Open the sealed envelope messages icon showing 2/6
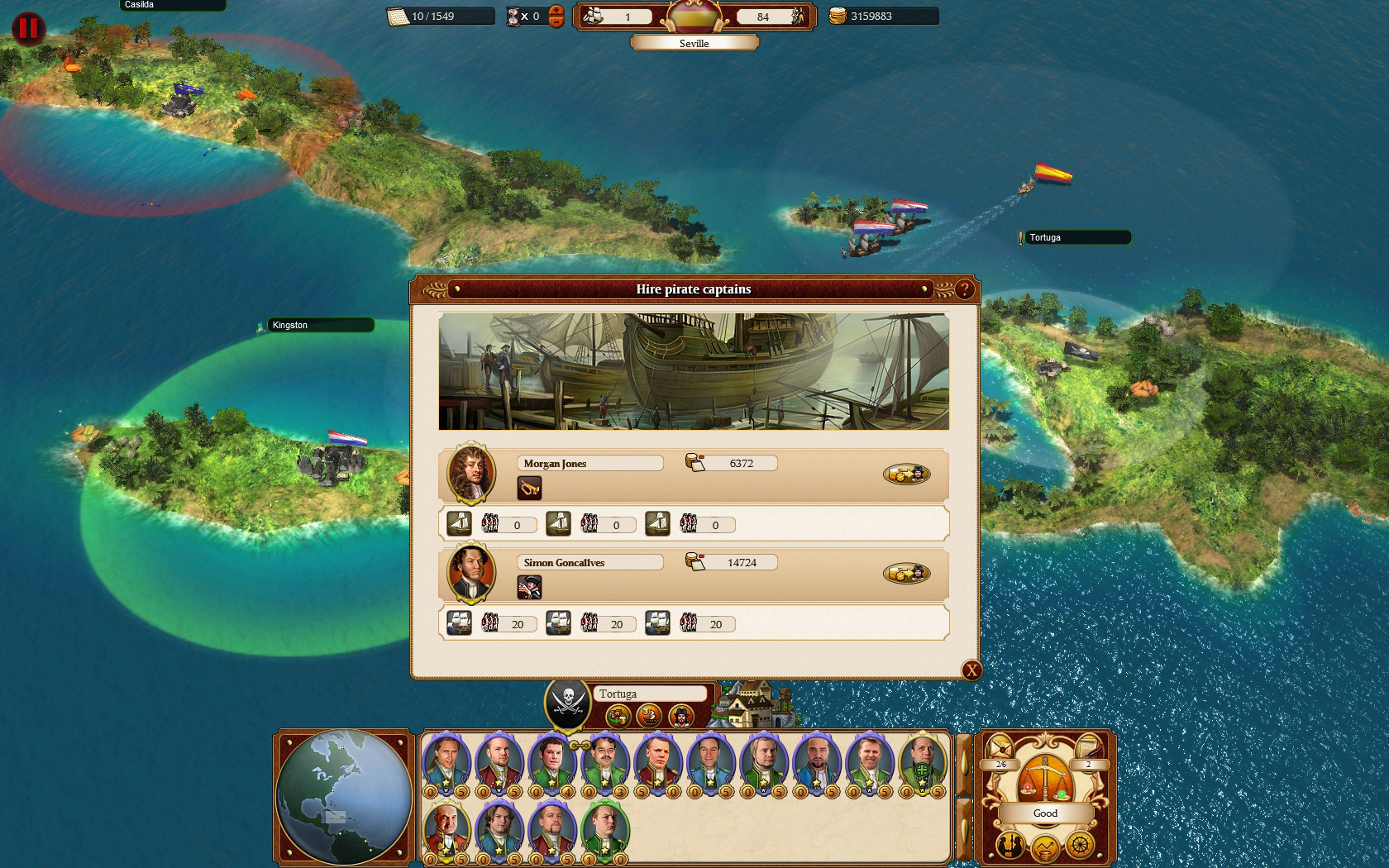The width and height of the screenshot is (1389, 868). tap(999, 746)
